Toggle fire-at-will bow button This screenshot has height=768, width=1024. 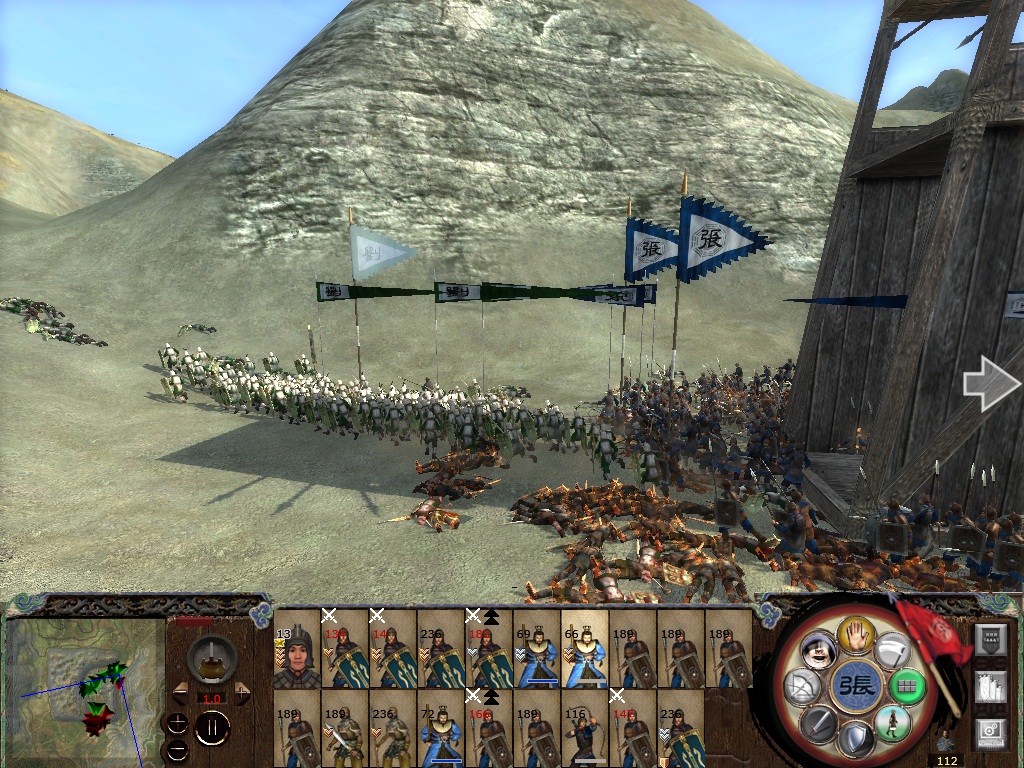tap(802, 688)
